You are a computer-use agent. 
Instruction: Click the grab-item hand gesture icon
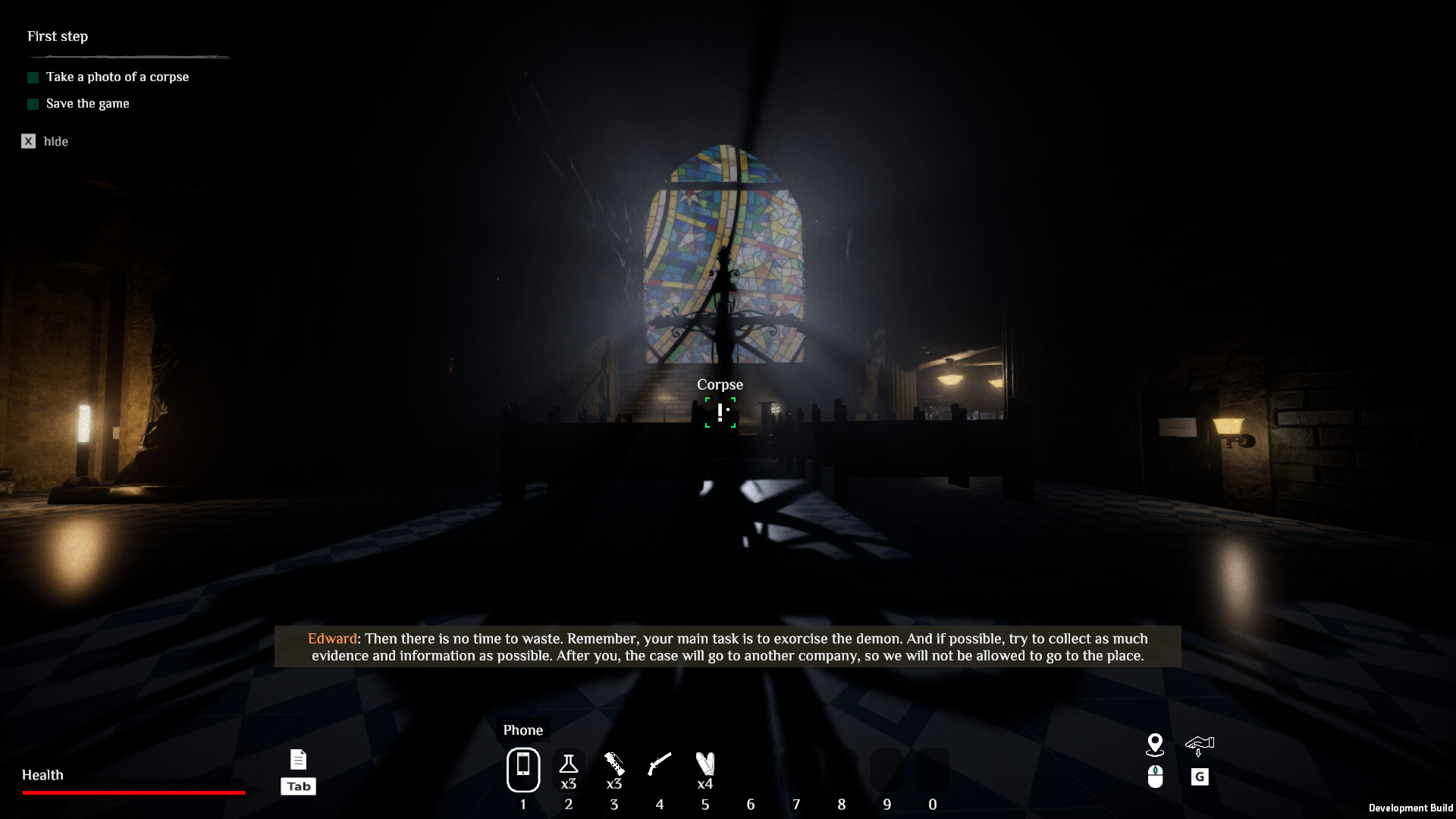(x=1200, y=746)
